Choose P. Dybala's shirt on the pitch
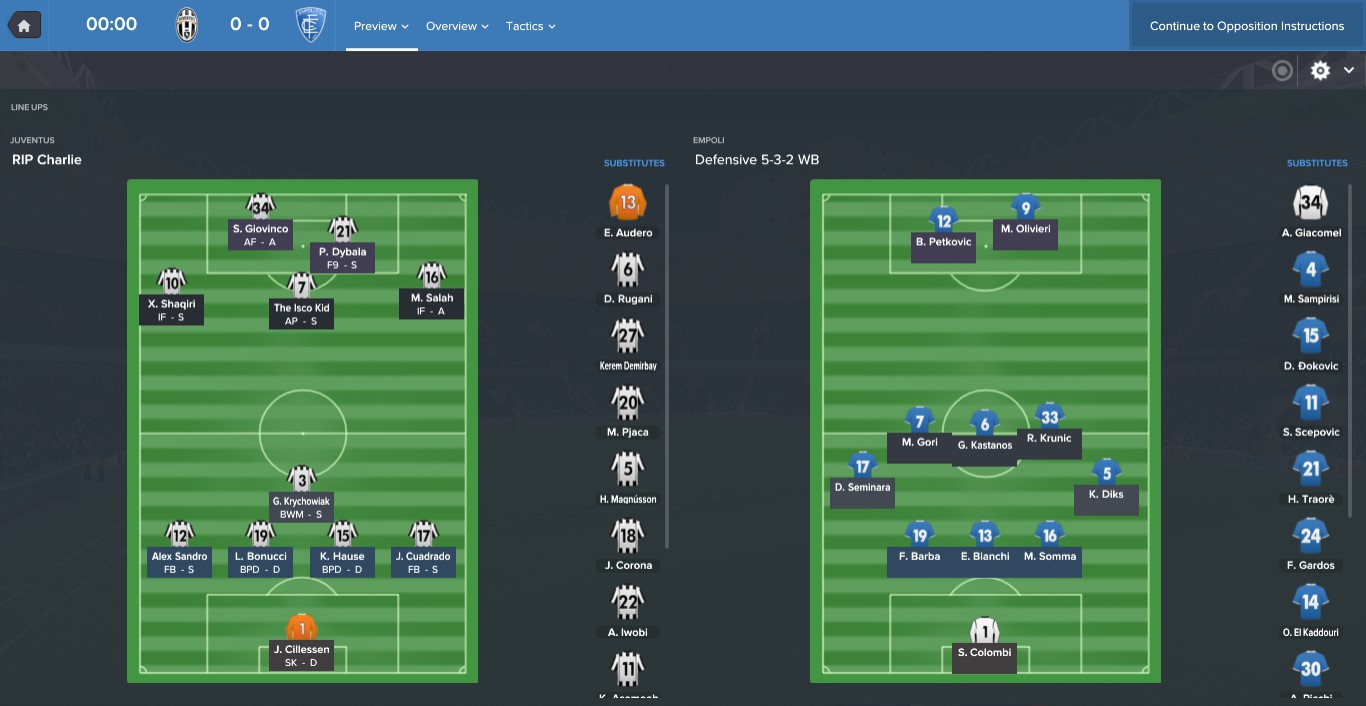The height and width of the screenshot is (706, 1366). click(x=343, y=230)
